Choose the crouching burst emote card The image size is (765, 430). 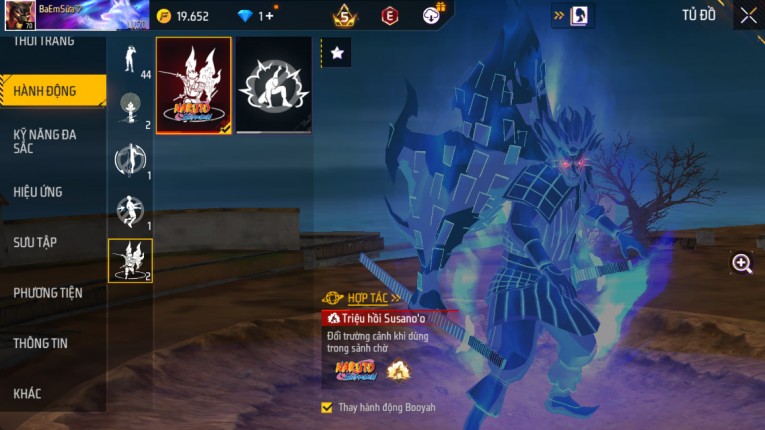pos(274,86)
